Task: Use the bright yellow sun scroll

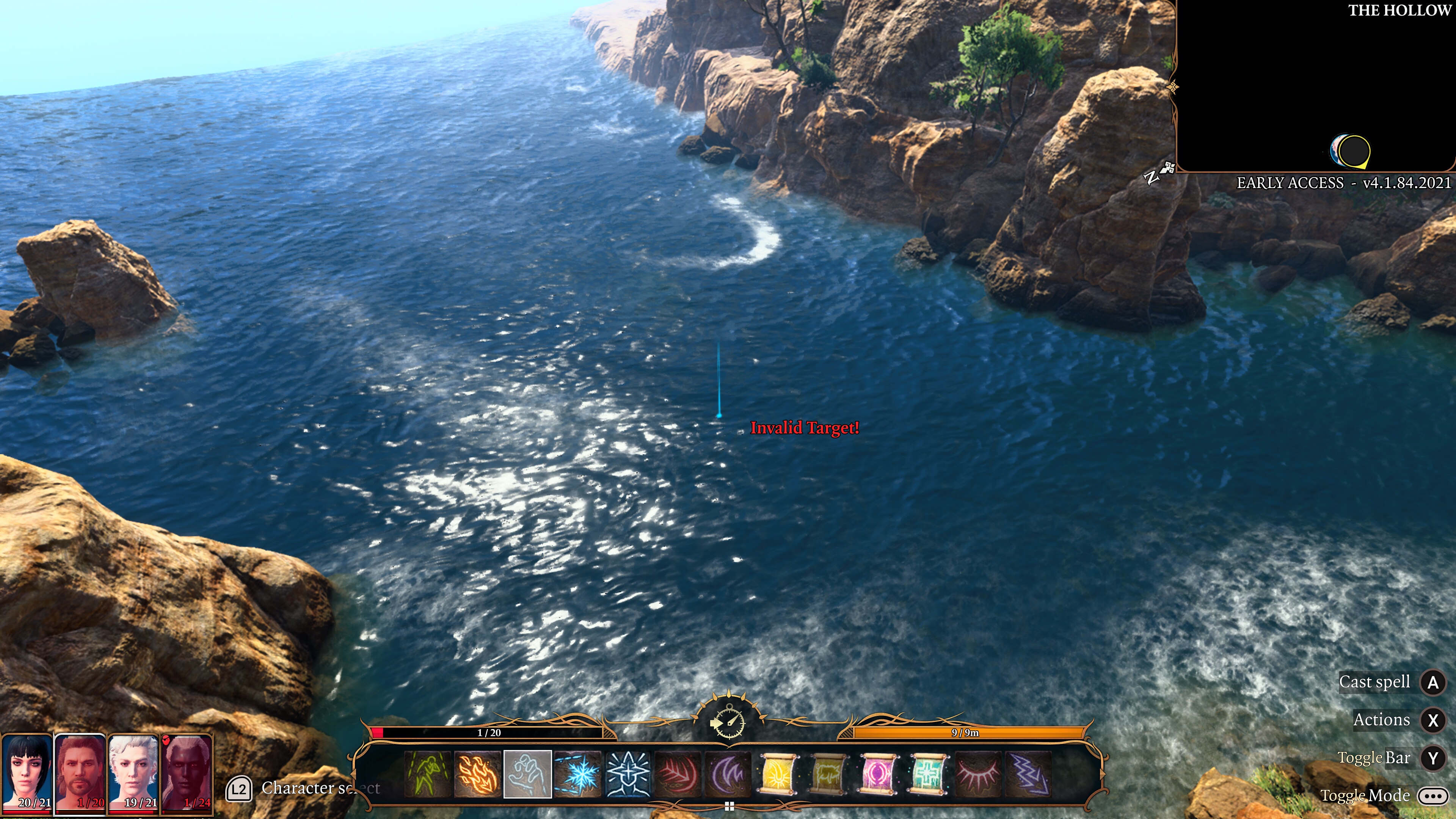Action: point(778,774)
